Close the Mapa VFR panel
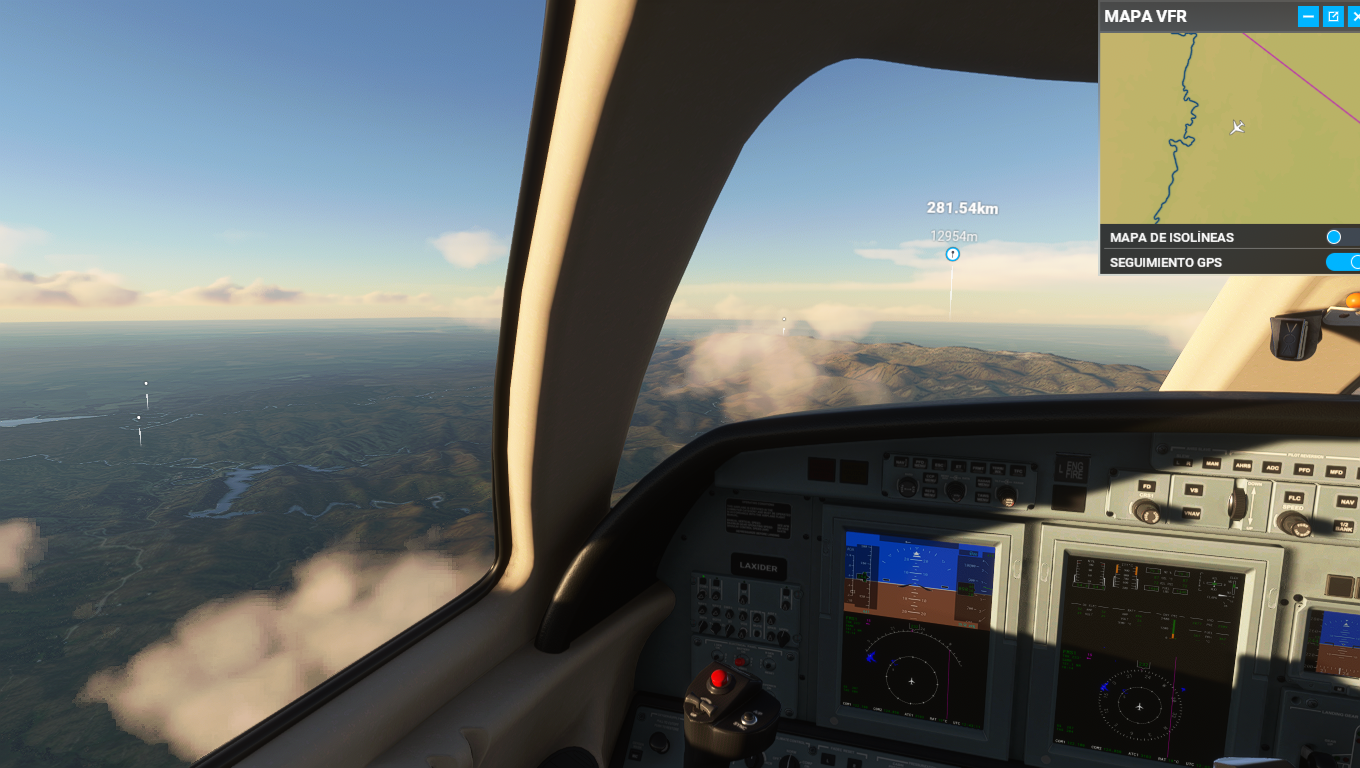 coord(1354,16)
